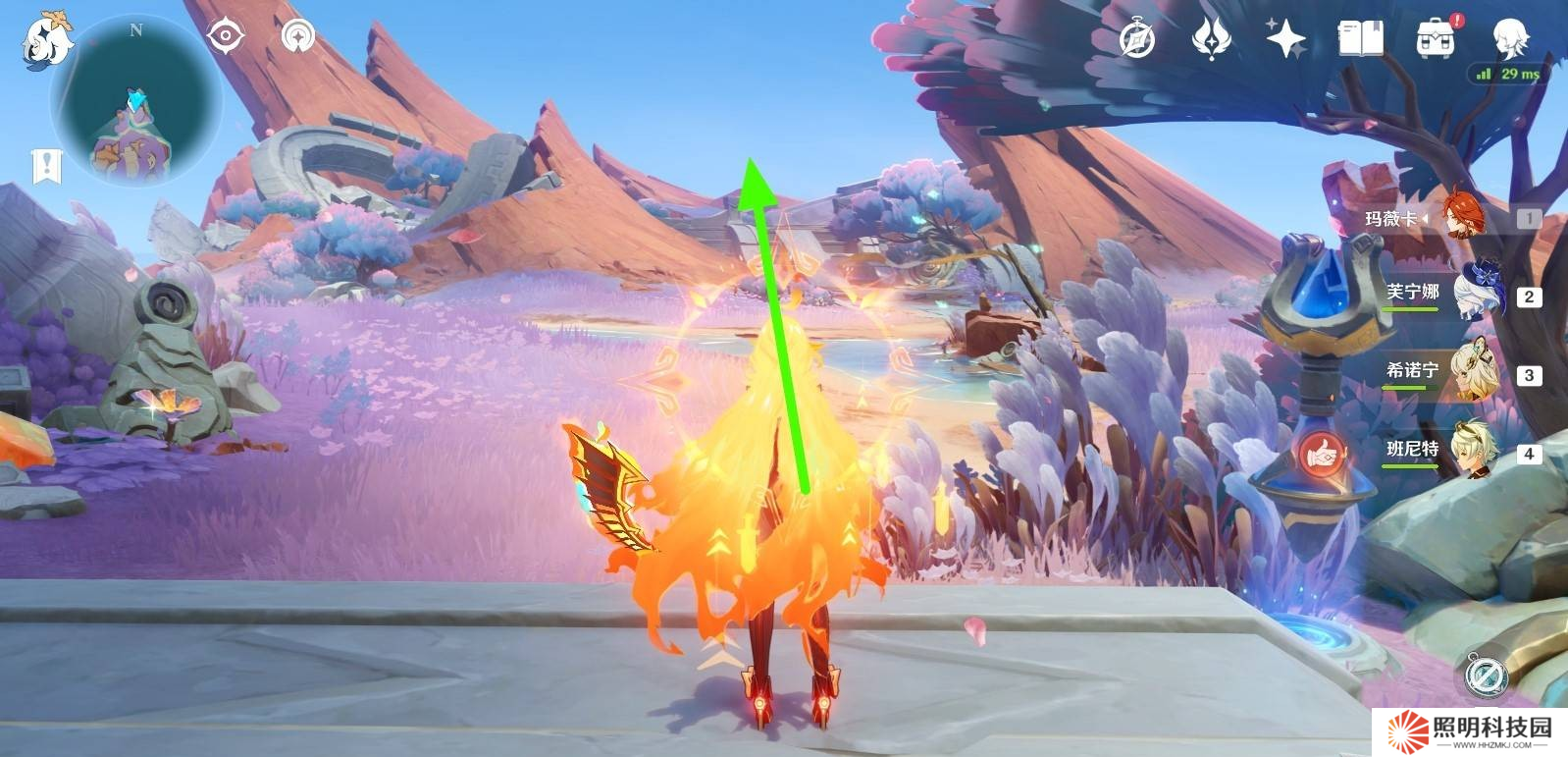The width and height of the screenshot is (1568, 757).
Task: Open the character head profile icon
Action: [x=1508, y=39]
